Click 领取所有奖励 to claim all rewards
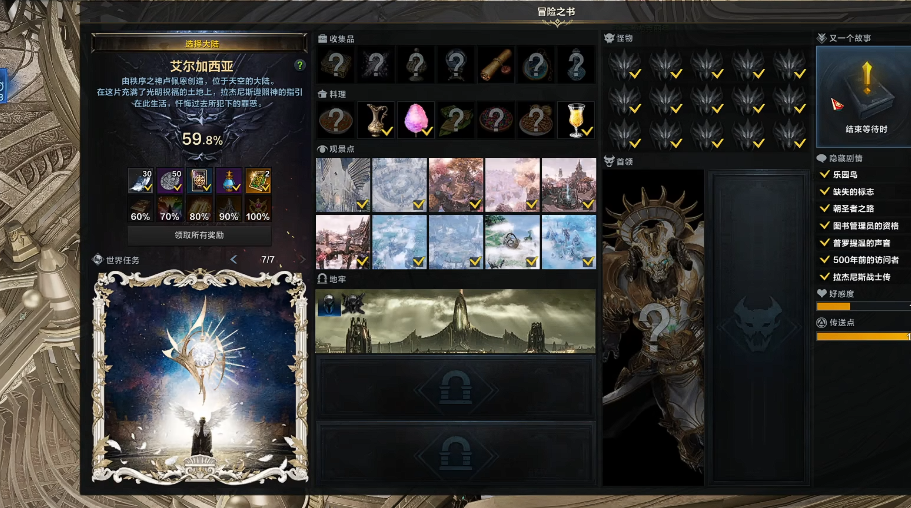The image size is (911, 508). coord(201,235)
